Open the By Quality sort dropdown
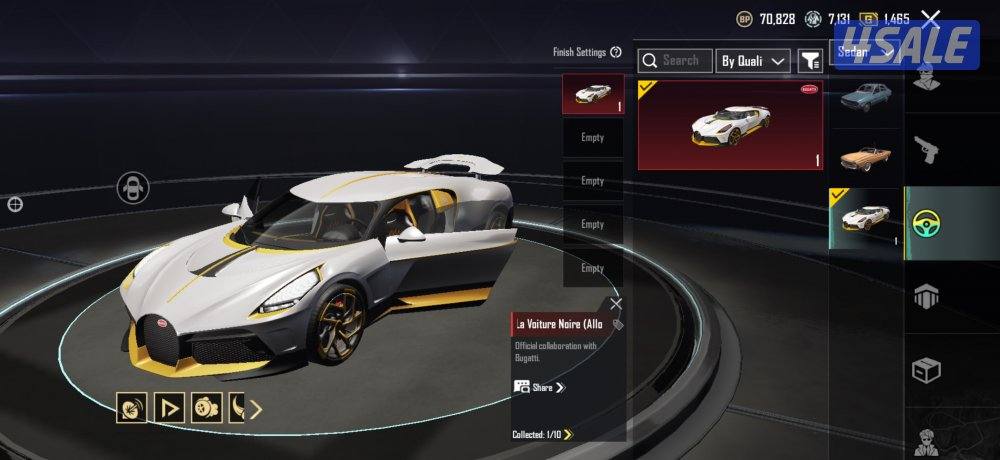 pyautogui.click(x=754, y=61)
